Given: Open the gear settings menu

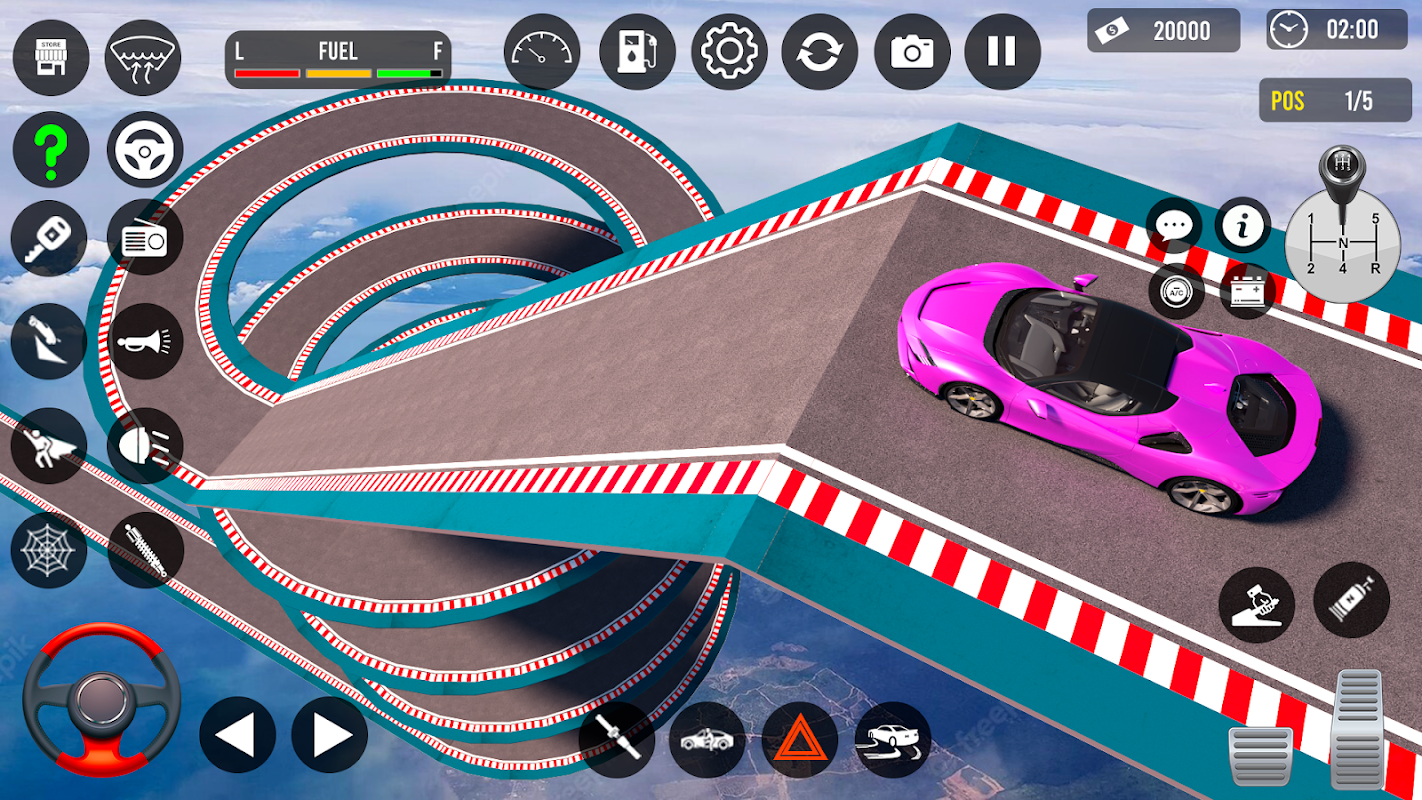Looking at the screenshot, I should pyautogui.click(x=728, y=52).
